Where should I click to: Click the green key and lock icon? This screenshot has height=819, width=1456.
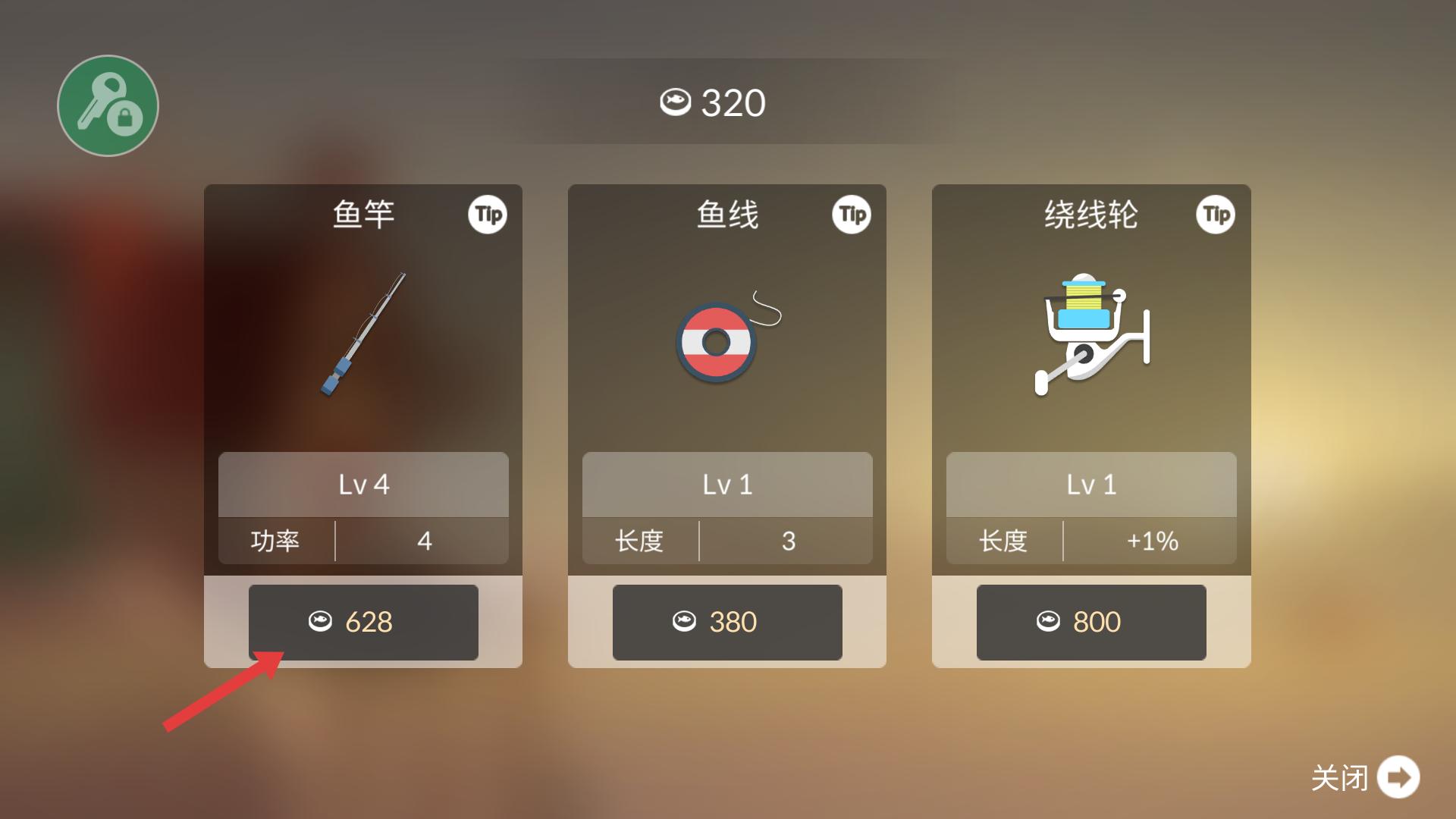108,105
